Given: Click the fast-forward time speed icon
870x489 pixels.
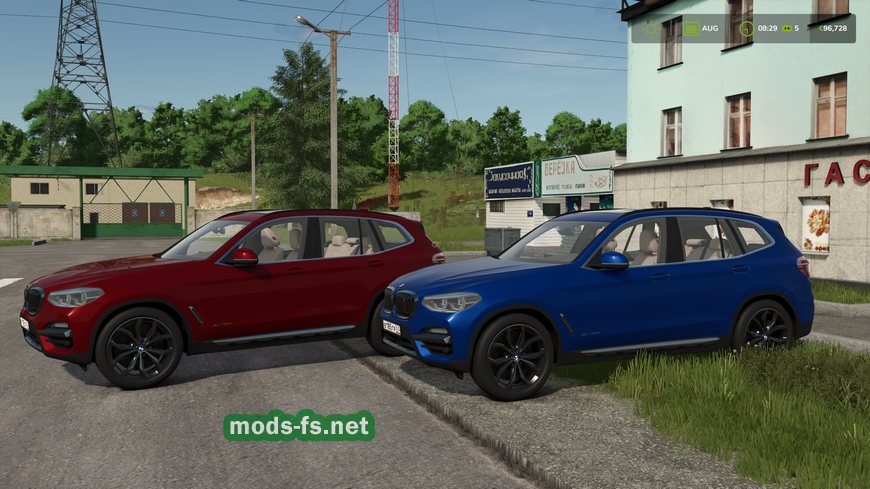Looking at the screenshot, I should coord(789,28).
